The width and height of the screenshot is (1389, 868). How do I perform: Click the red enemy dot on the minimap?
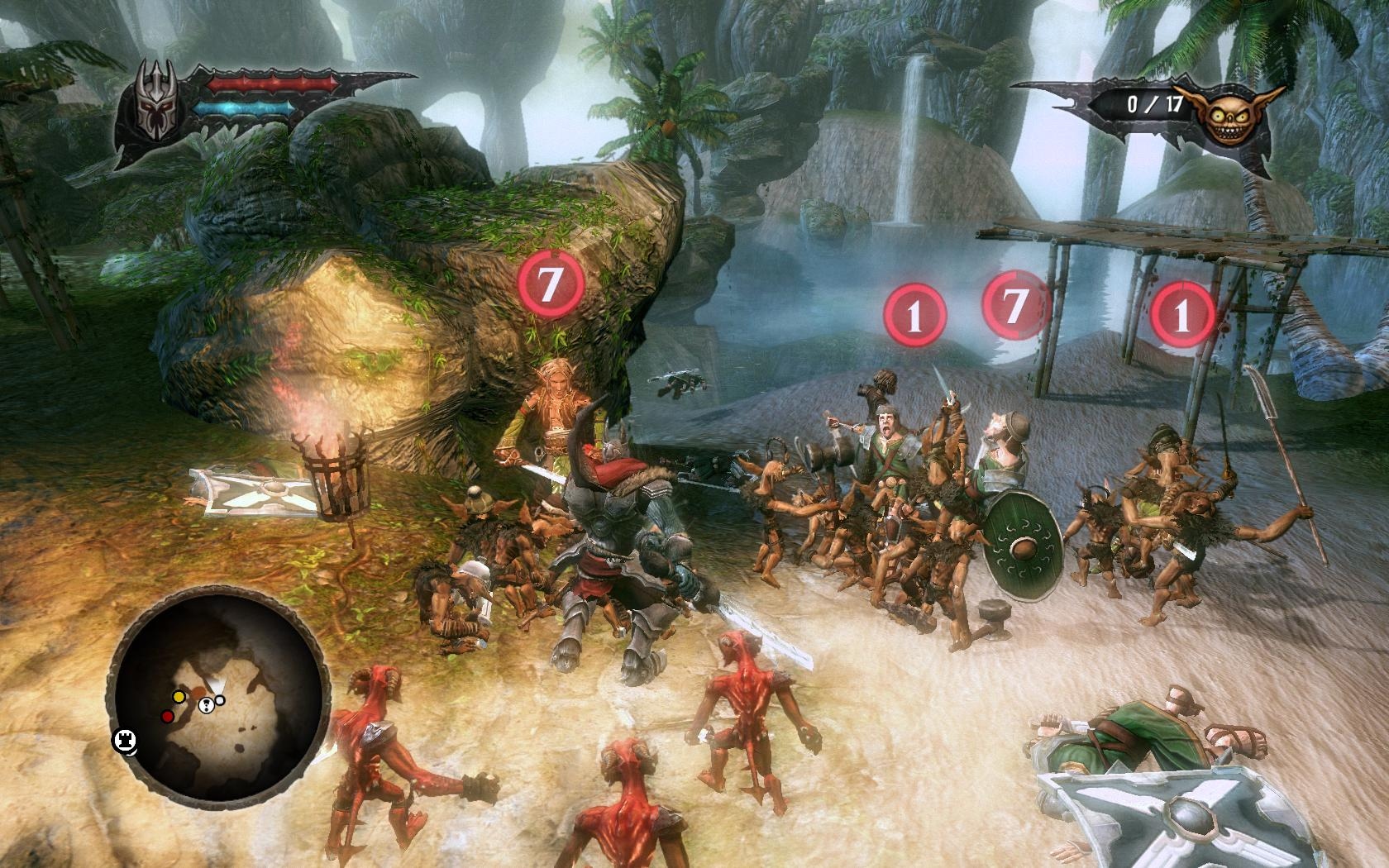[x=168, y=716]
